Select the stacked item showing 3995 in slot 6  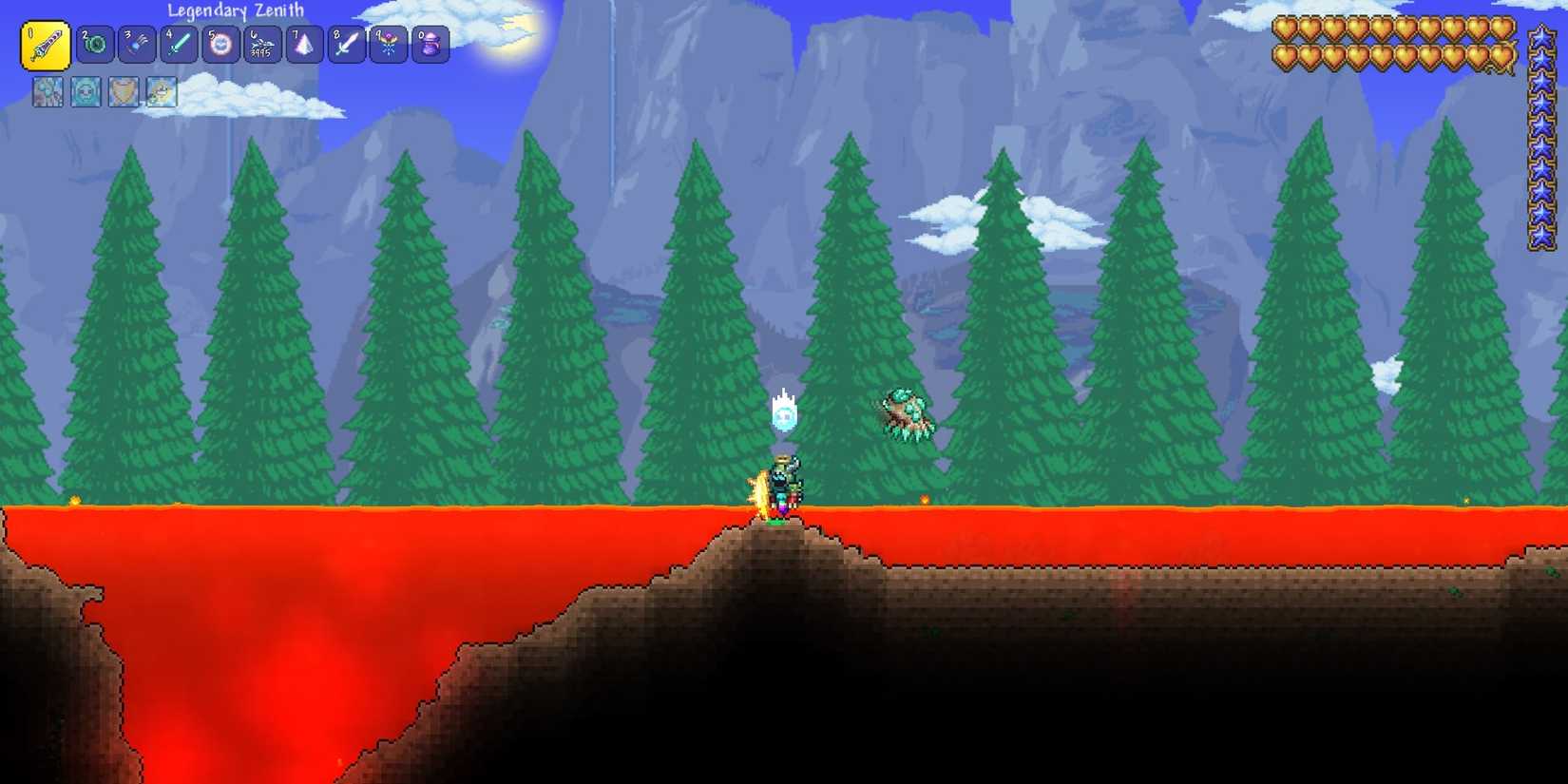point(260,44)
